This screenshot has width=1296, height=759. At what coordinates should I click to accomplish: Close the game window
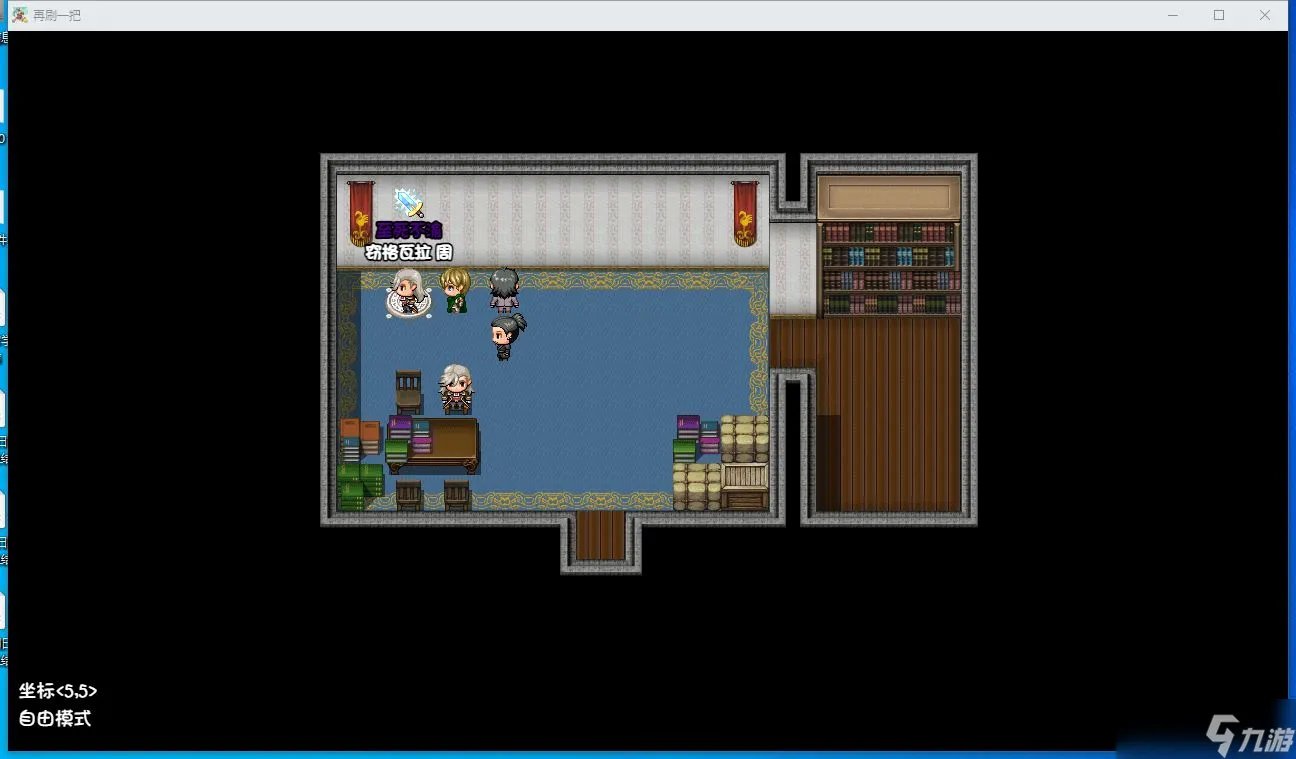[x=1265, y=15]
